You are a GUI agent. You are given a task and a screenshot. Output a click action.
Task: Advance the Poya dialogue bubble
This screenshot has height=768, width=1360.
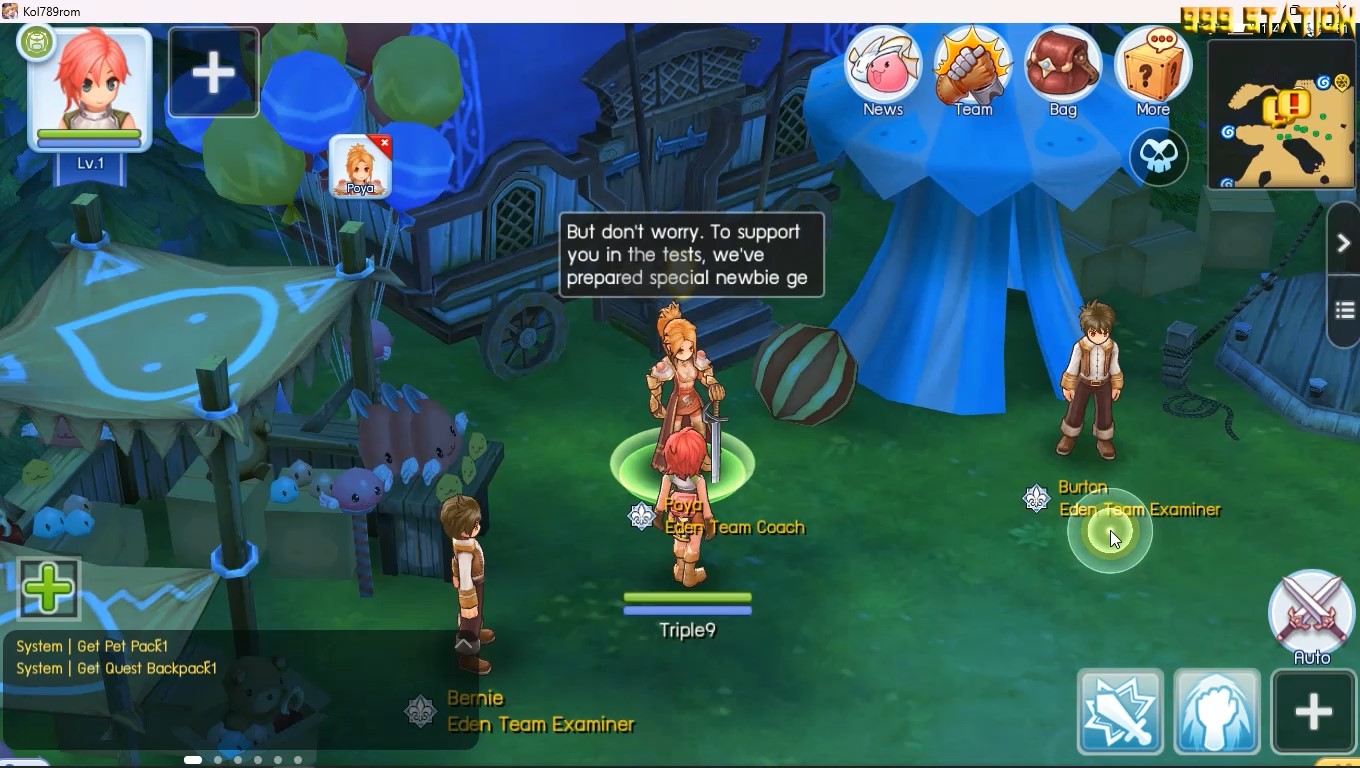[691, 255]
